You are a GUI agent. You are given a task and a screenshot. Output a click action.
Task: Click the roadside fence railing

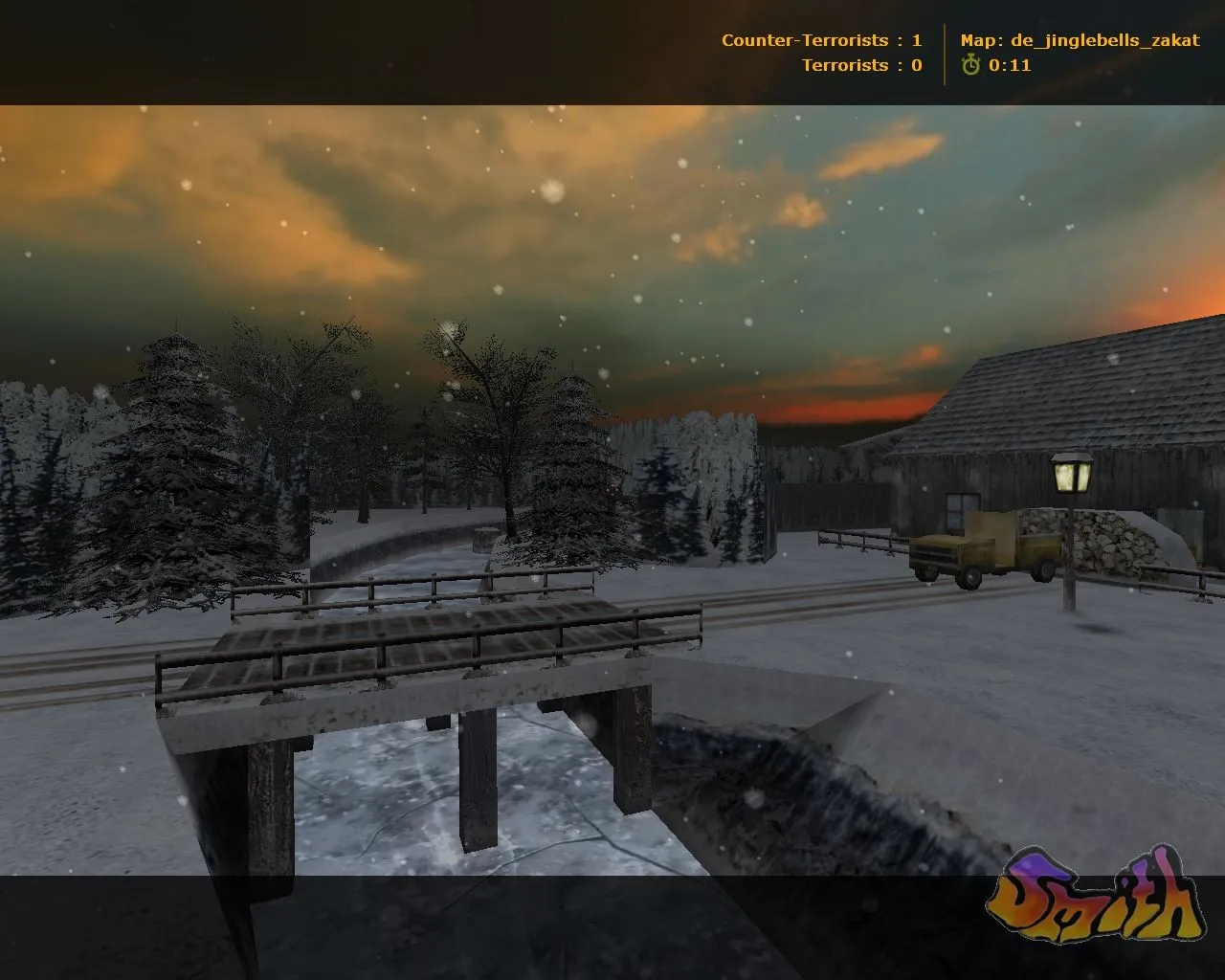[861, 541]
